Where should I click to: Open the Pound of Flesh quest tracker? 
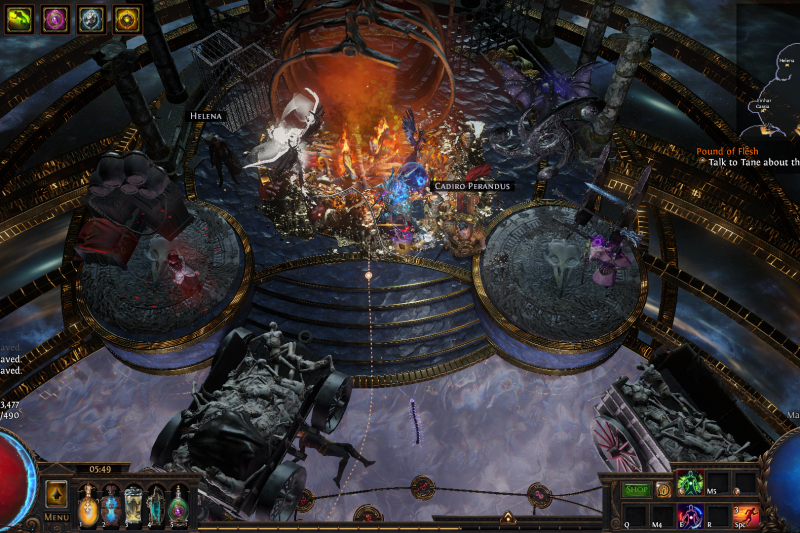[727, 151]
